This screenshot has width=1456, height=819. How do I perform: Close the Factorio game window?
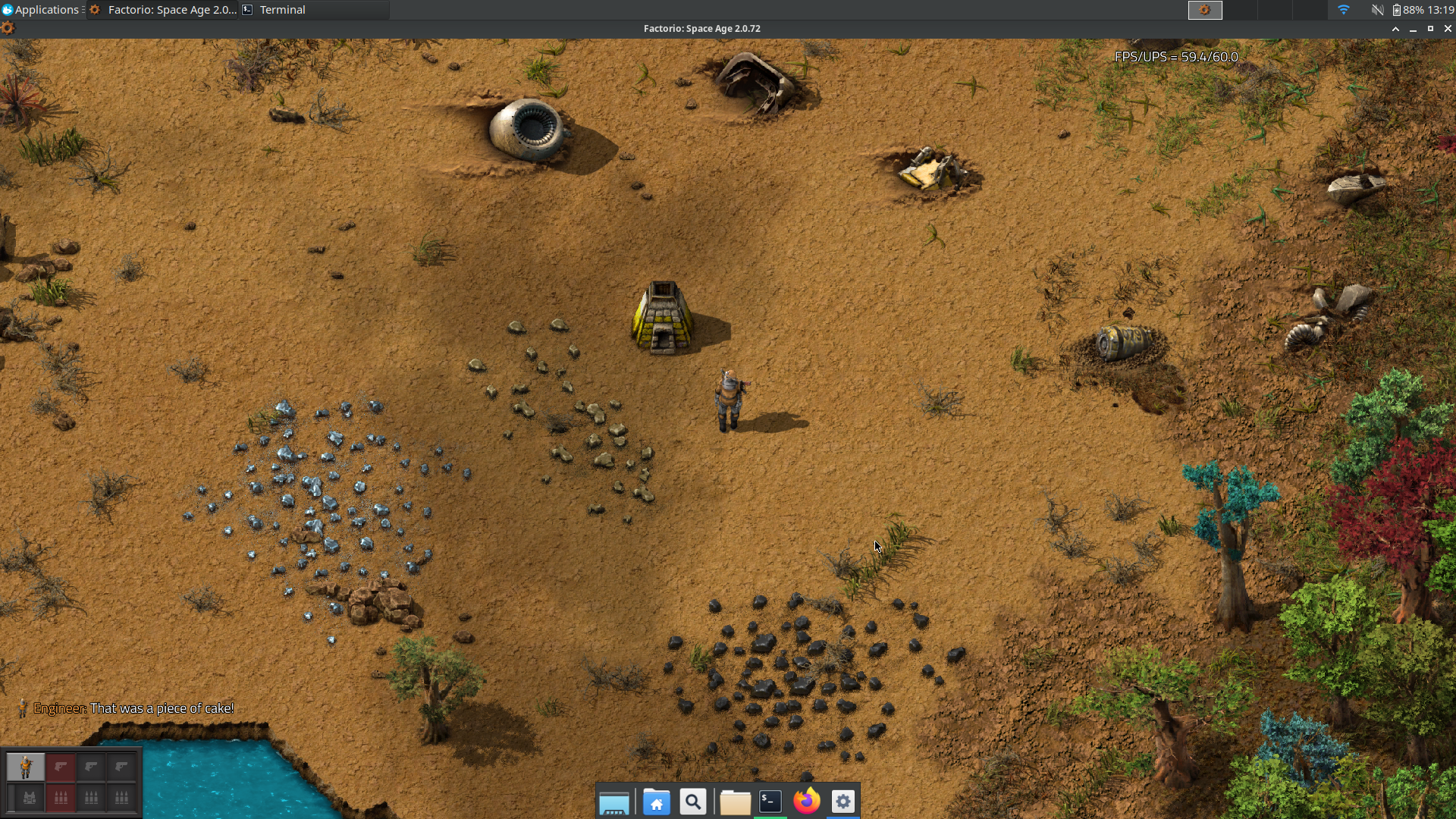click(x=1447, y=29)
